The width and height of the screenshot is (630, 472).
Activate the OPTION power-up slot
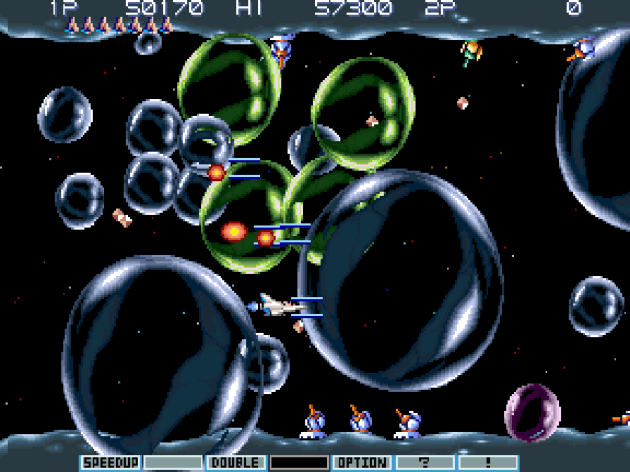tap(361, 463)
